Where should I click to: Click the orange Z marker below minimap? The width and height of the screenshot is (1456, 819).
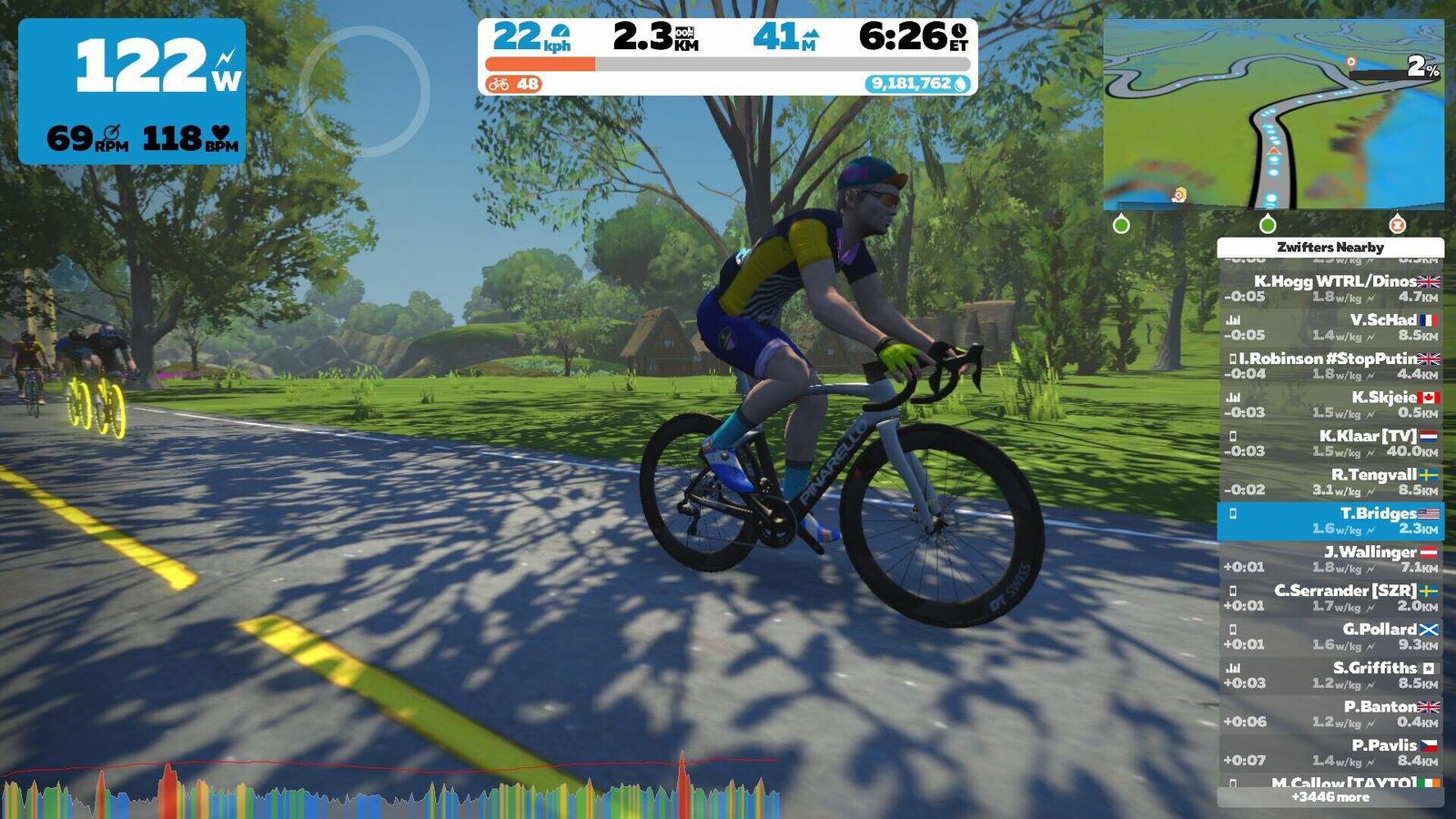click(x=1398, y=224)
